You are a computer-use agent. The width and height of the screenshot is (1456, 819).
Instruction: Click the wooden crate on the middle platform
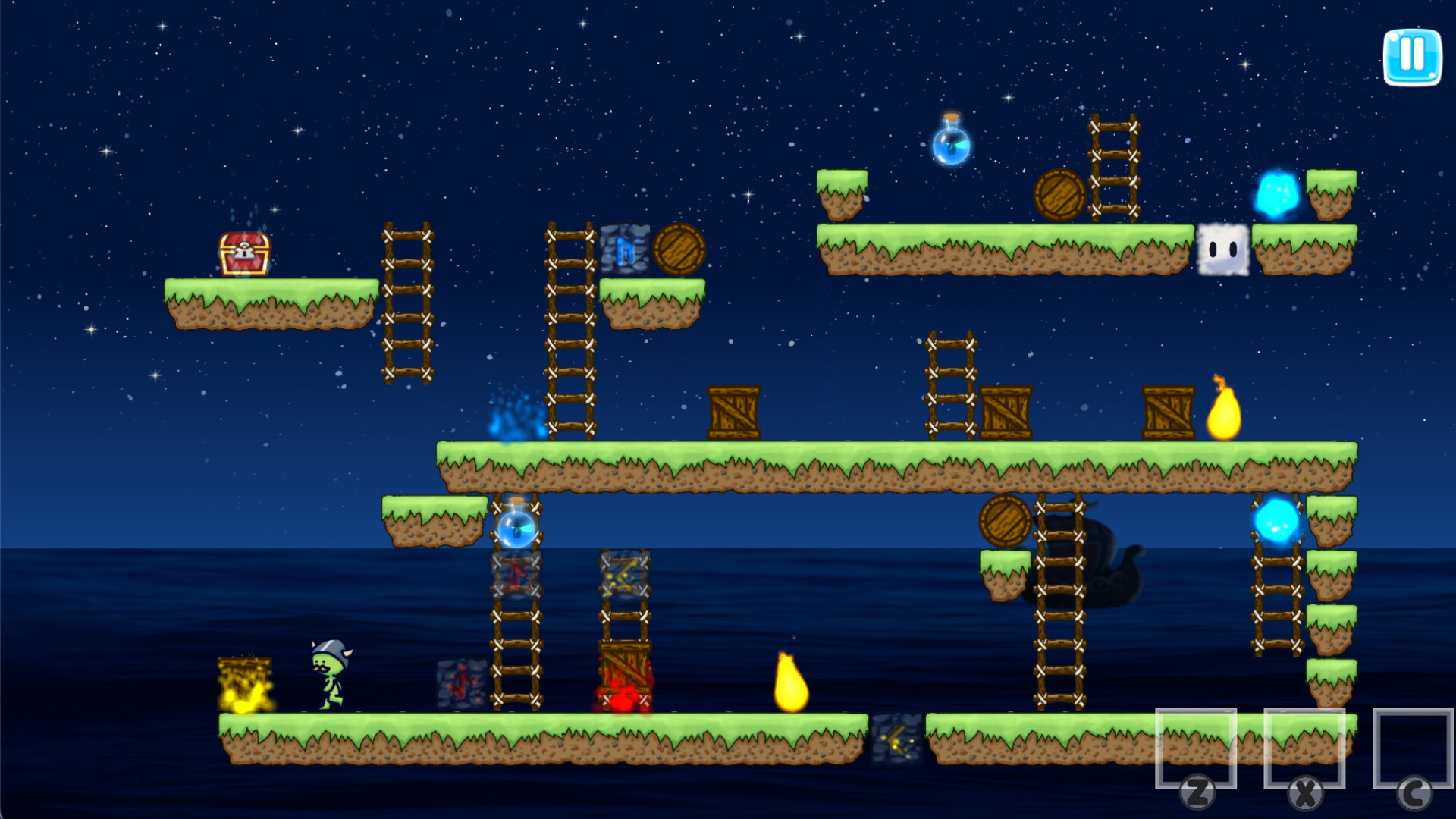tap(734, 413)
